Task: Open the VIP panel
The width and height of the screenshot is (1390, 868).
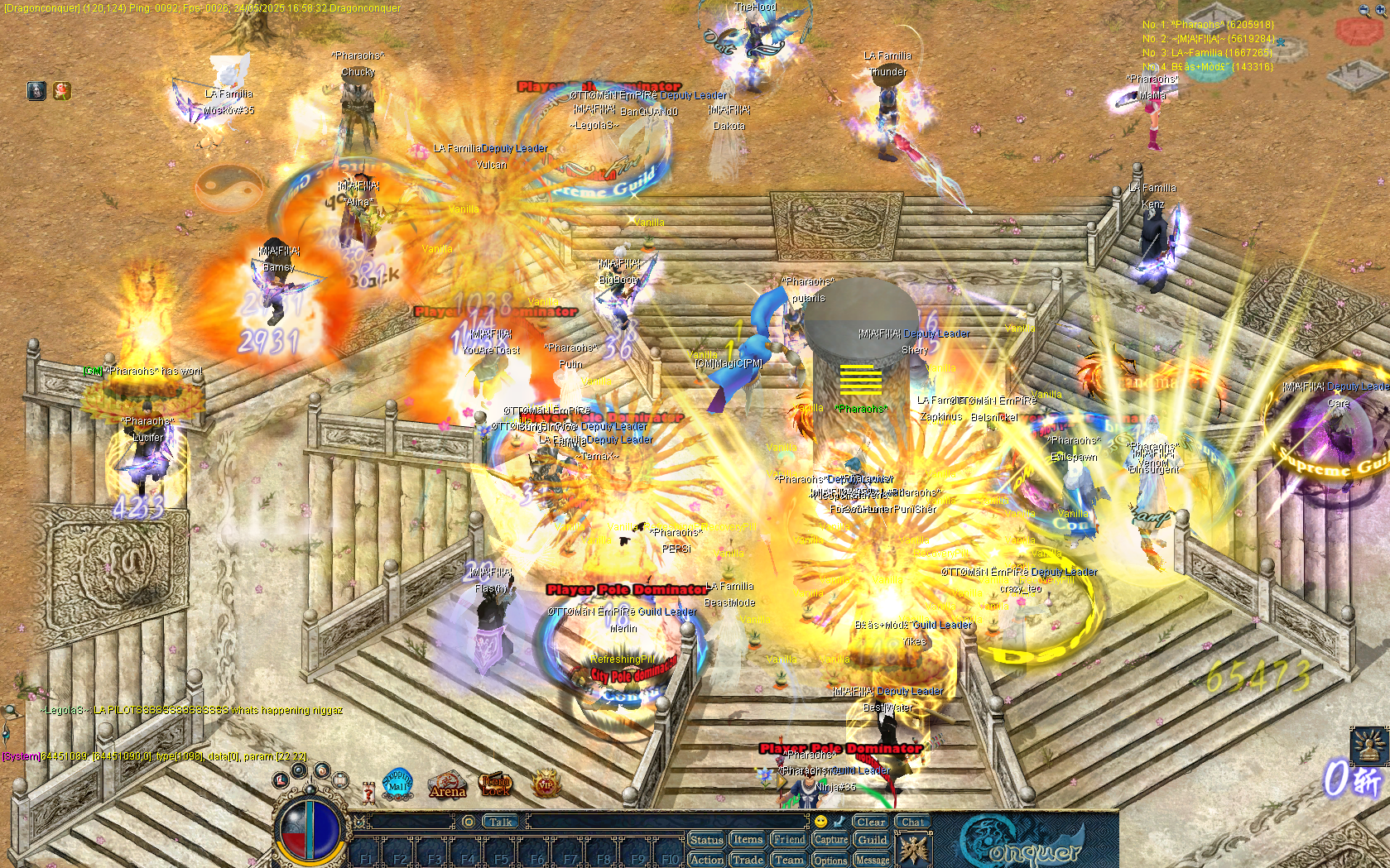Action: (x=546, y=784)
